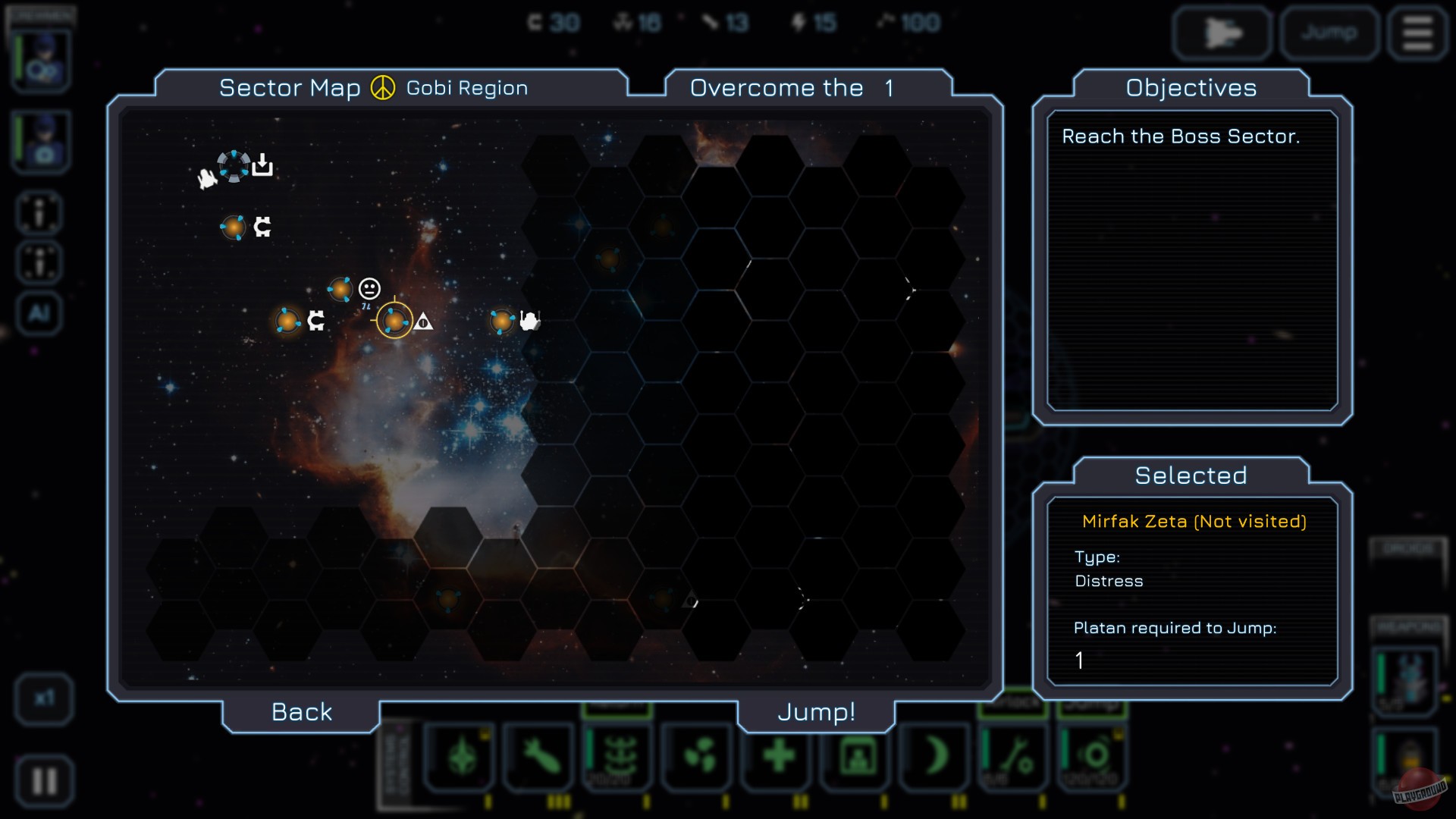The height and width of the screenshot is (819, 1456).
Task: Select the ventilation fan system icon
Action: 698,755
